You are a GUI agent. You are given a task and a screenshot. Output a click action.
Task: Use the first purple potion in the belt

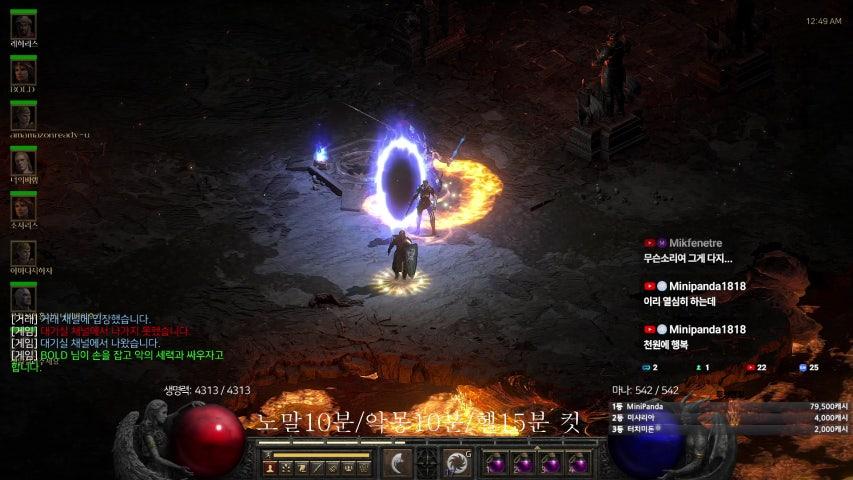point(495,464)
